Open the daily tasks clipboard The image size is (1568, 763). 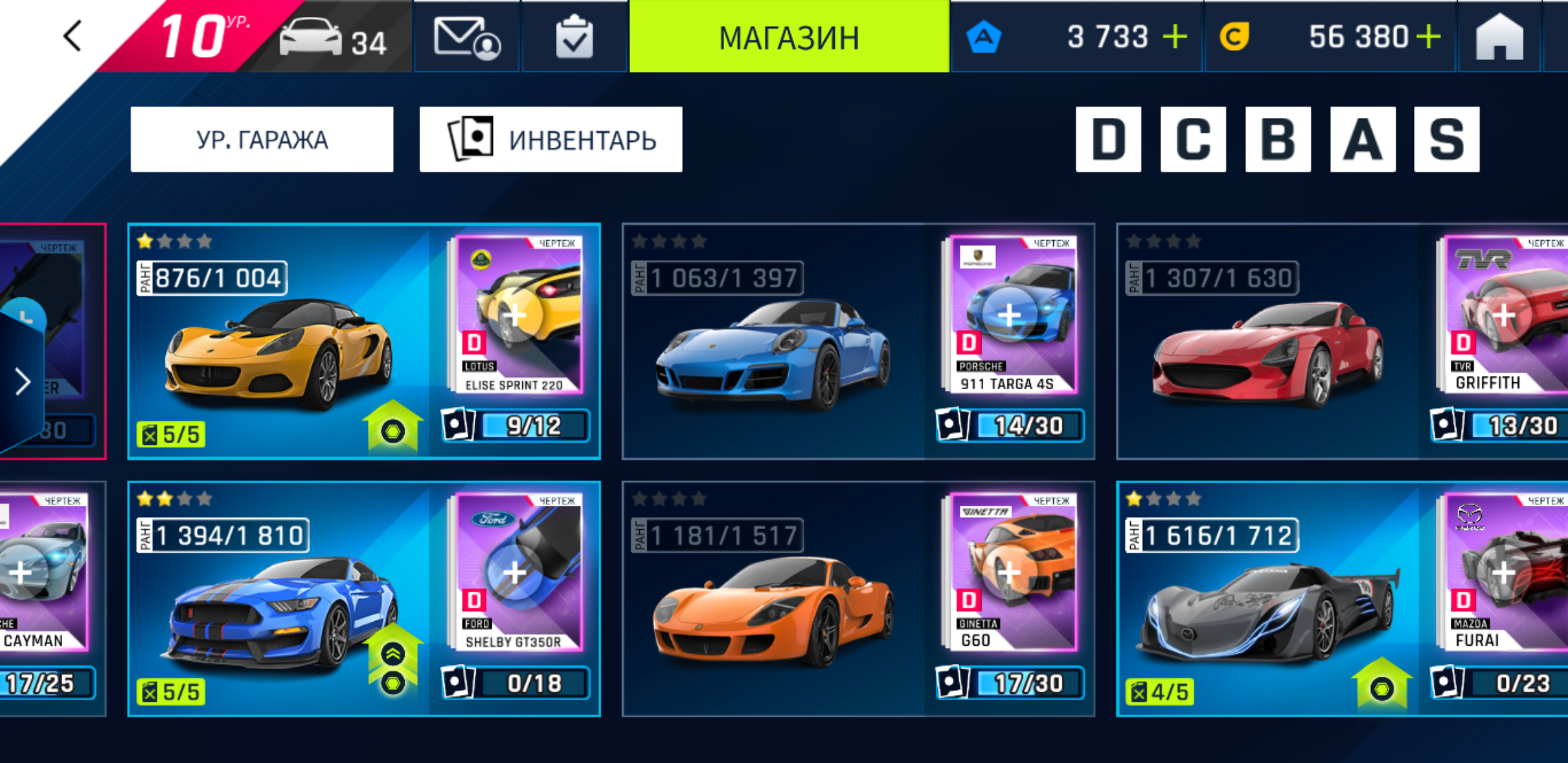(x=574, y=37)
